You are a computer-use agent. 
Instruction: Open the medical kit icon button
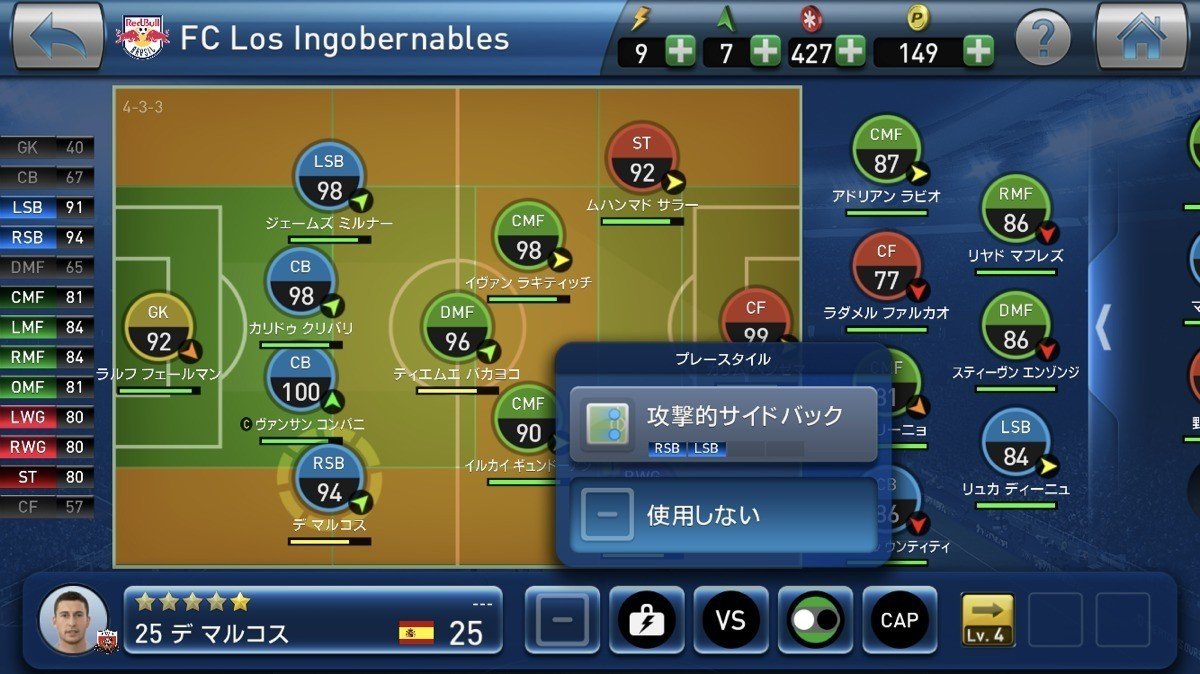pos(646,620)
